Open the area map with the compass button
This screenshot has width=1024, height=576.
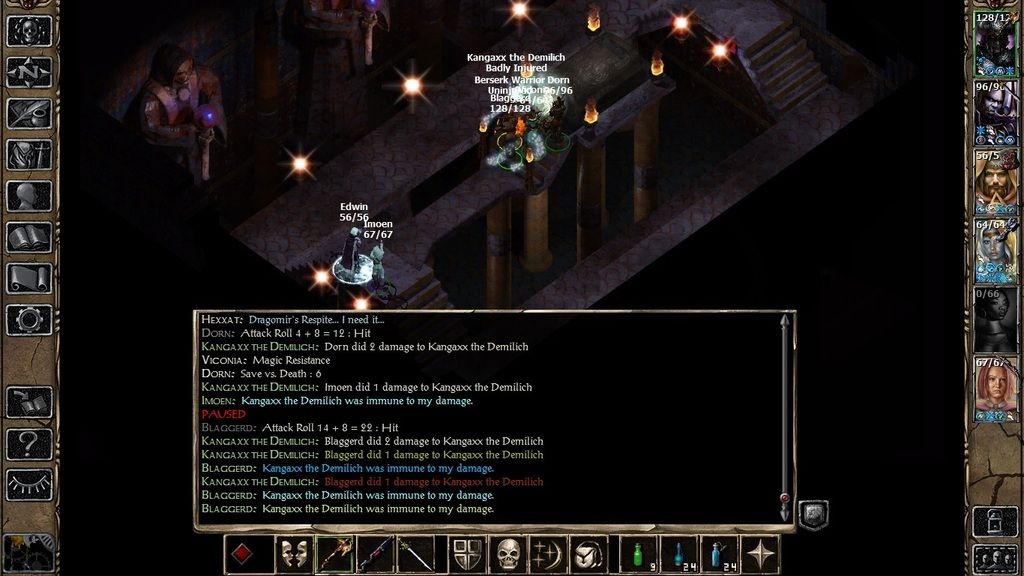(x=29, y=72)
